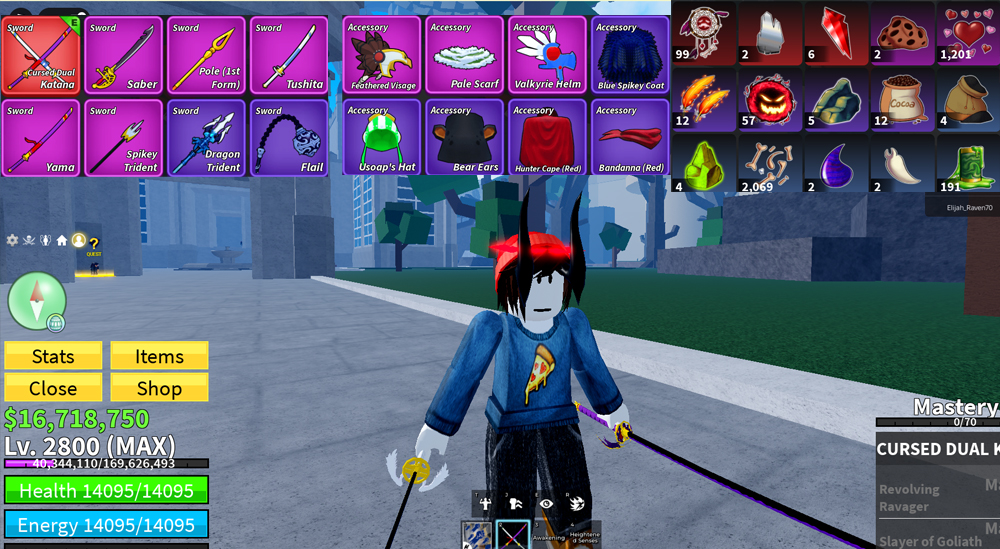1000x549 pixels.
Task: Open the Items menu
Action: pyautogui.click(x=159, y=356)
